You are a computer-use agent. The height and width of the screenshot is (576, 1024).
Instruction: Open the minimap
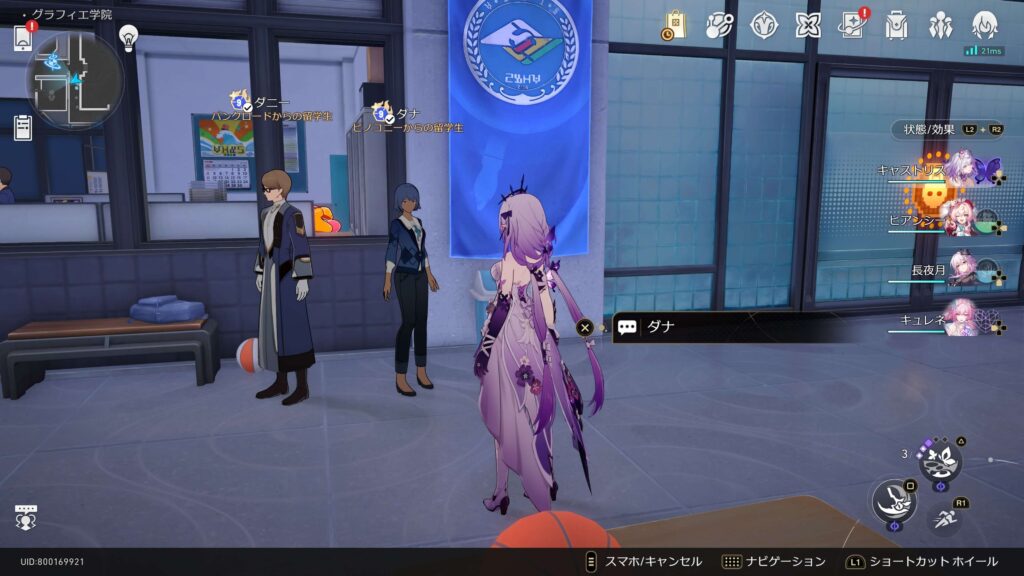(x=75, y=80)
